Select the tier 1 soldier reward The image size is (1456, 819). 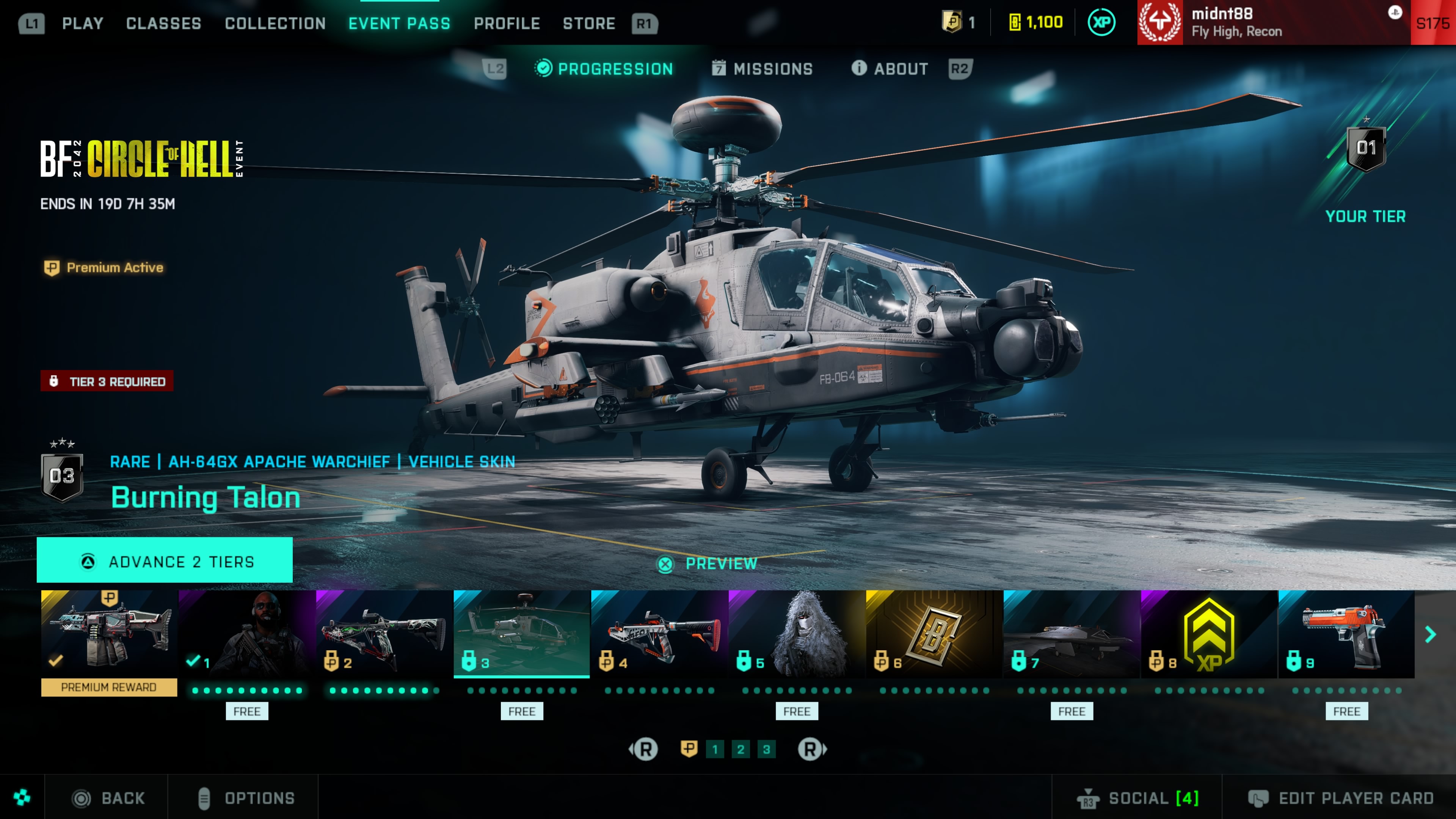(x=247, y=634)
